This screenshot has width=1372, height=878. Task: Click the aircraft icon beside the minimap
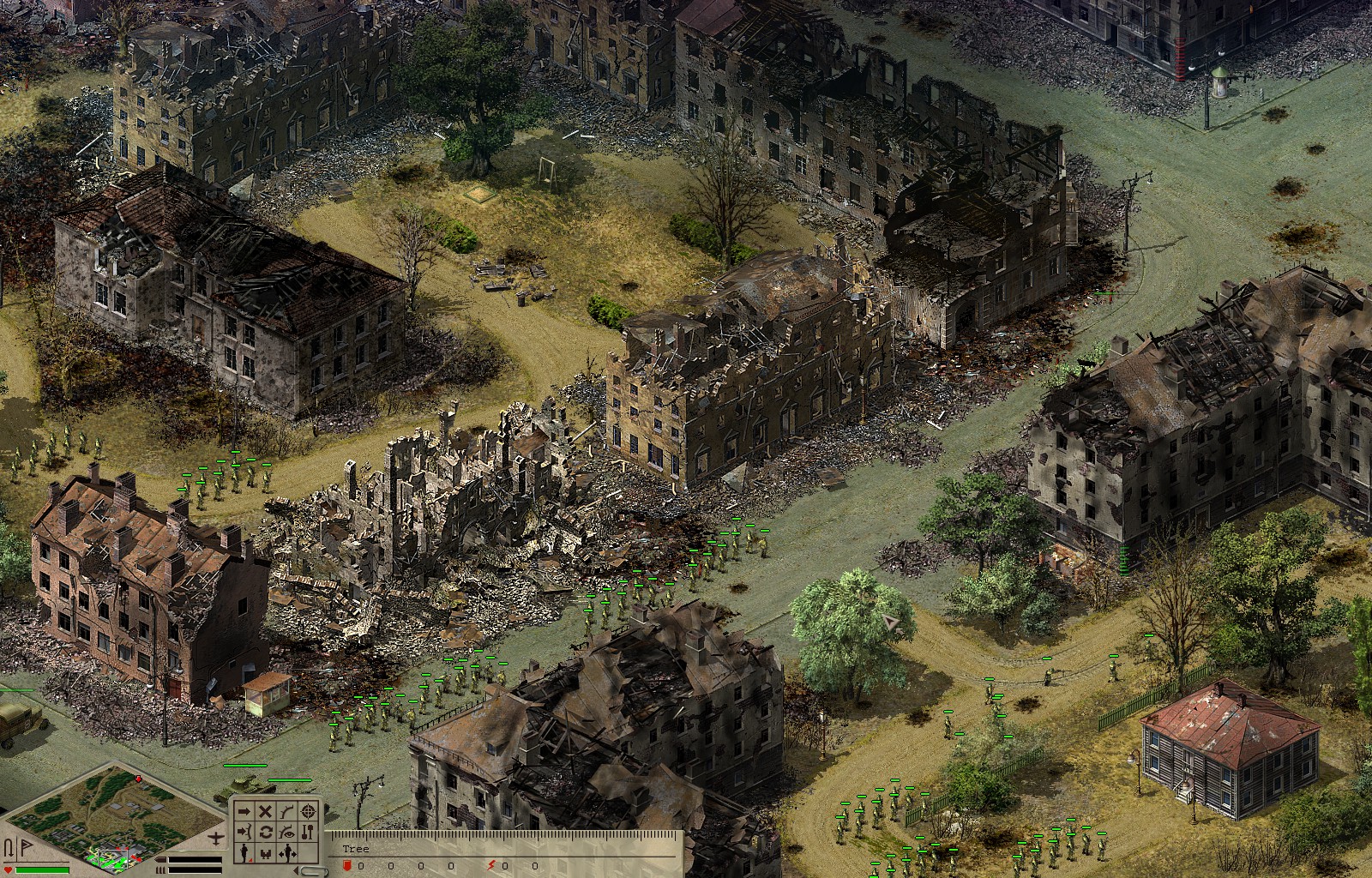tap(215, 838)
